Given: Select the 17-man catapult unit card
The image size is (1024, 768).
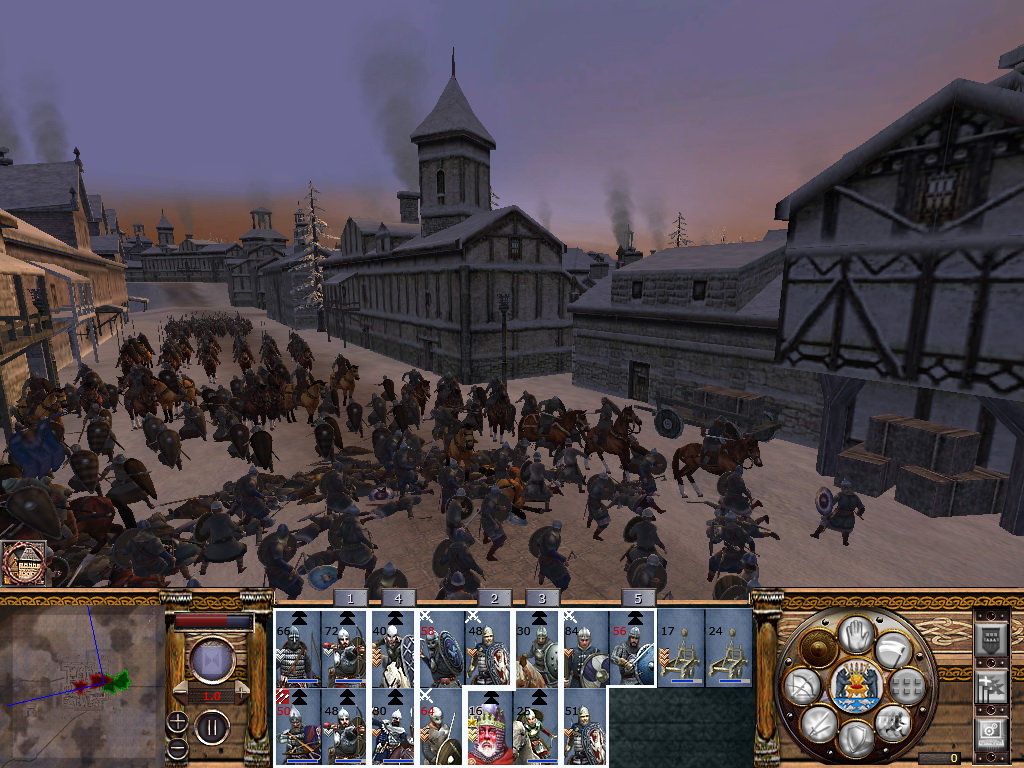Looking at the screenshot, I should tap(679, 648).
